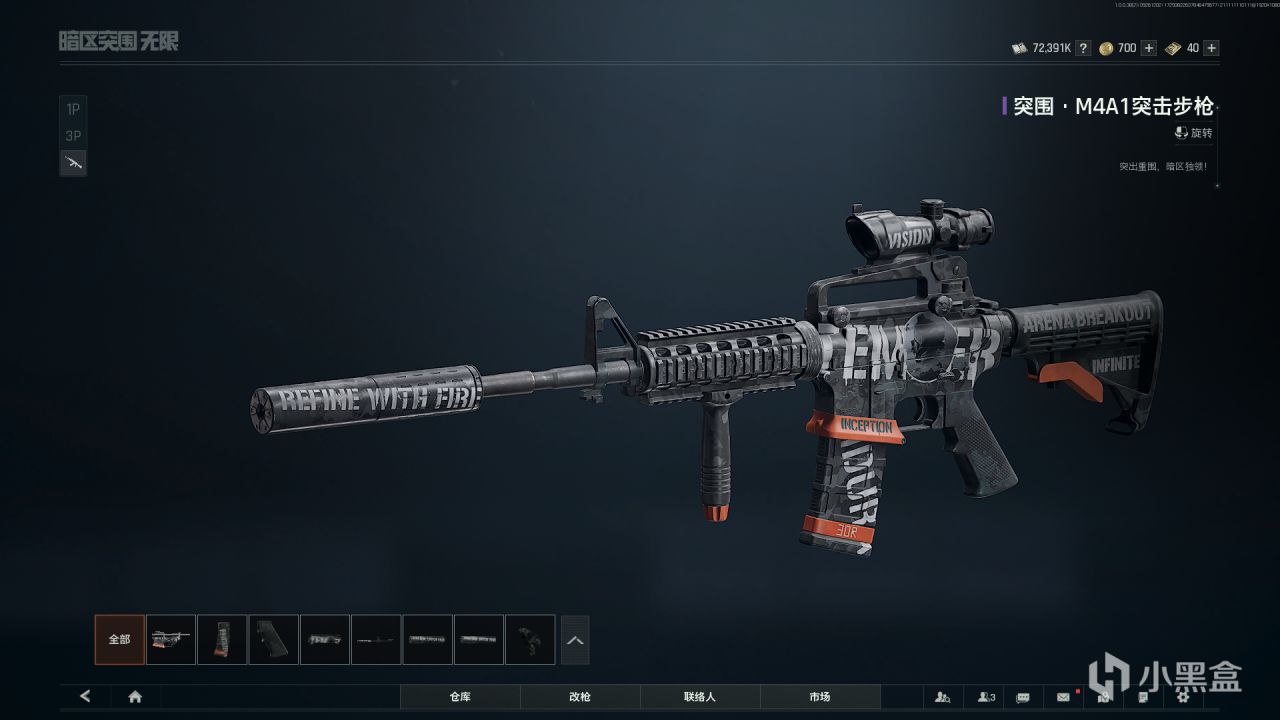
Task: Add gold coins with the plus button
Action: click(1148, 48)
